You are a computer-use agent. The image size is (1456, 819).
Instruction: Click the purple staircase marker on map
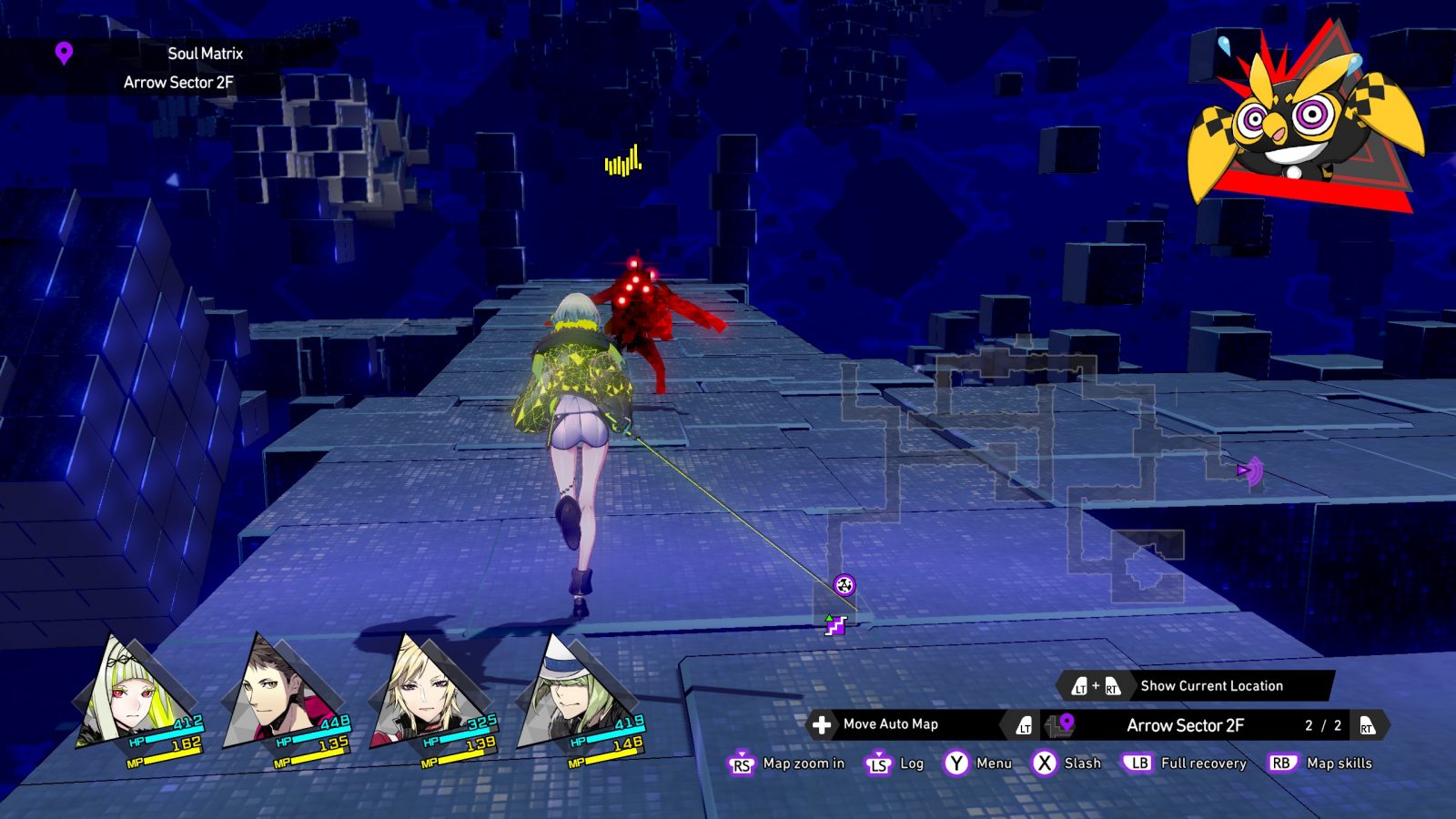835,625
